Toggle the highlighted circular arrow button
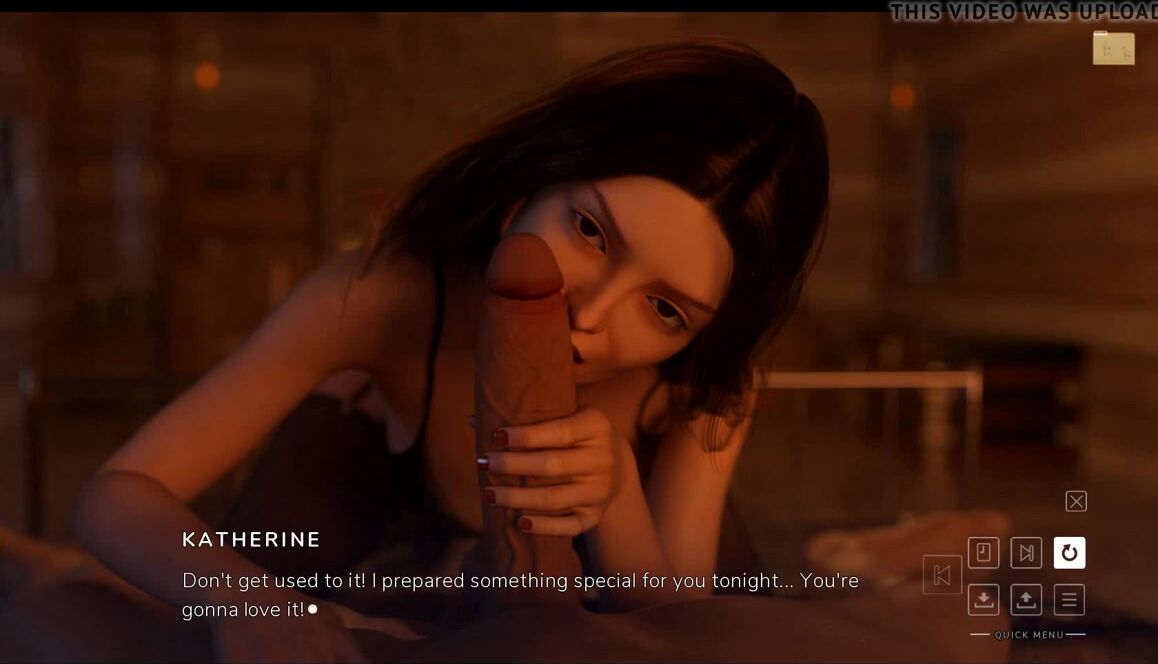The height and width of the screenshot is (664, 1158). click(x=1069, y=553)
